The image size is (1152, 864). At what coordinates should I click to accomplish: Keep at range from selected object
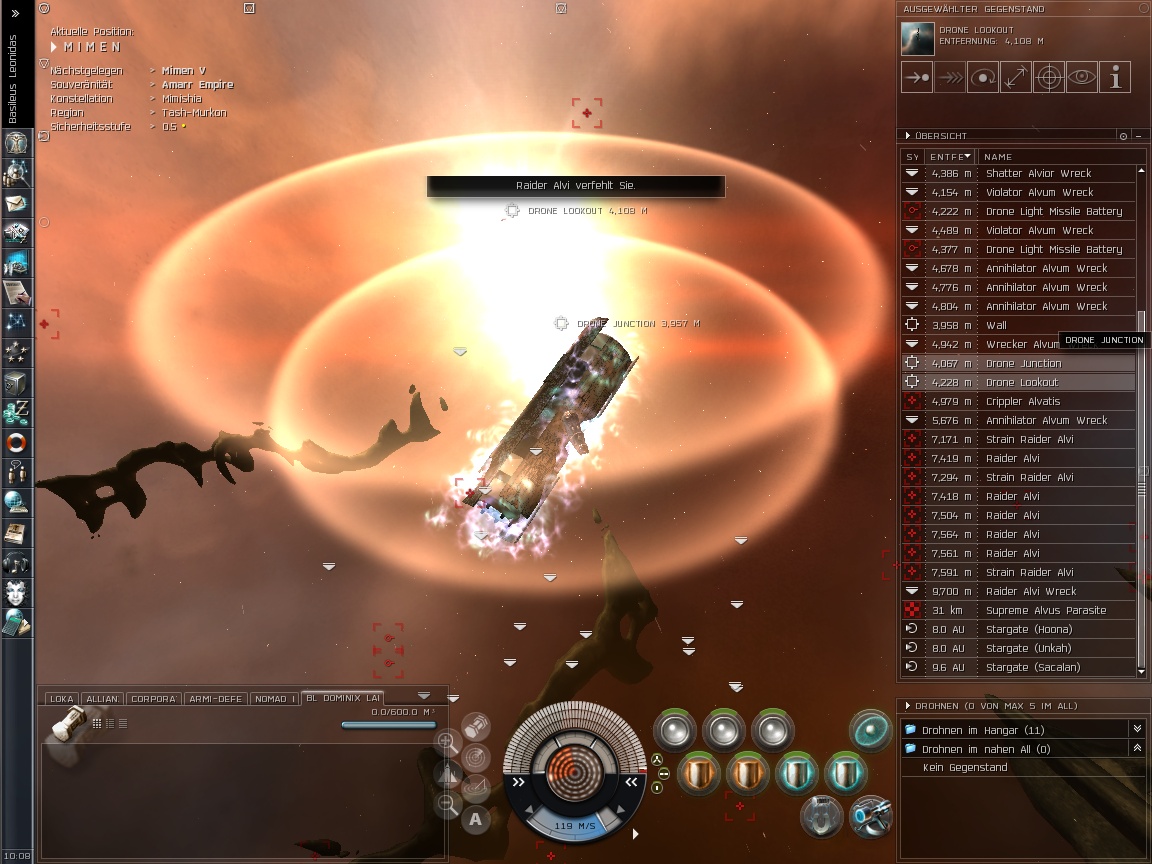[x=1016, y=77]
